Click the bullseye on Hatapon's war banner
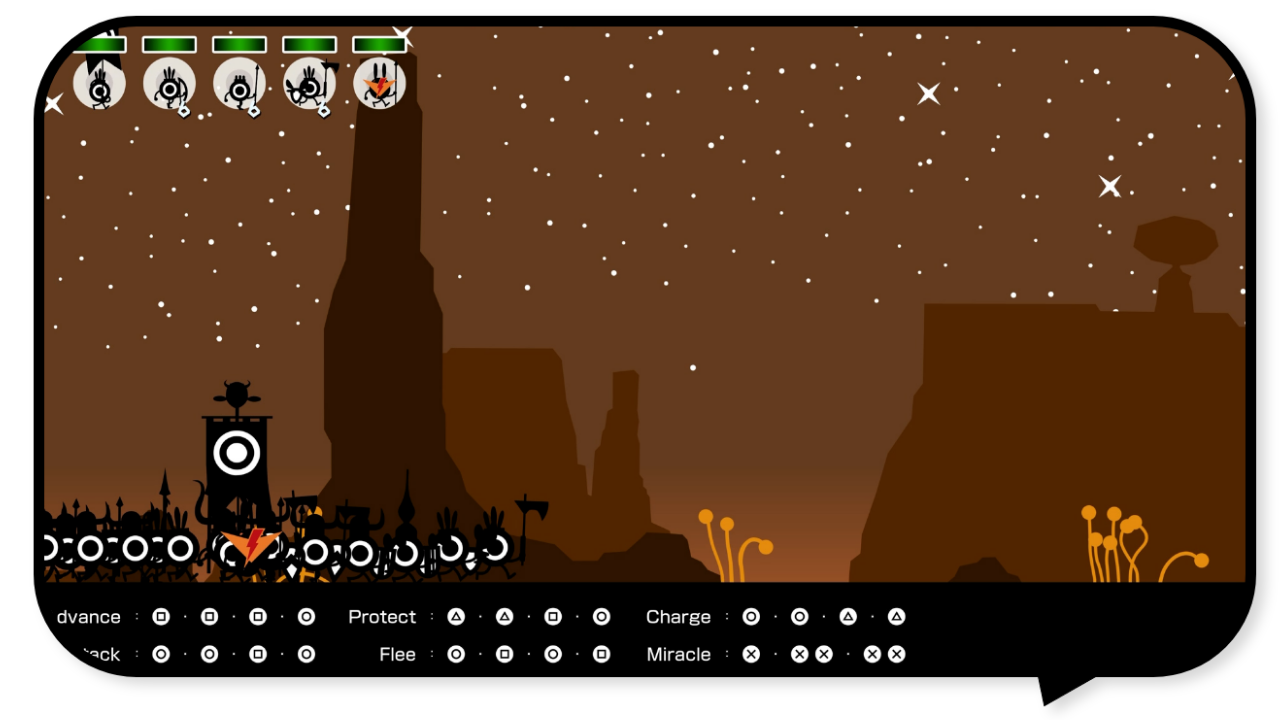The height and width of the screenshot is (720, 1280). [236, 451]
